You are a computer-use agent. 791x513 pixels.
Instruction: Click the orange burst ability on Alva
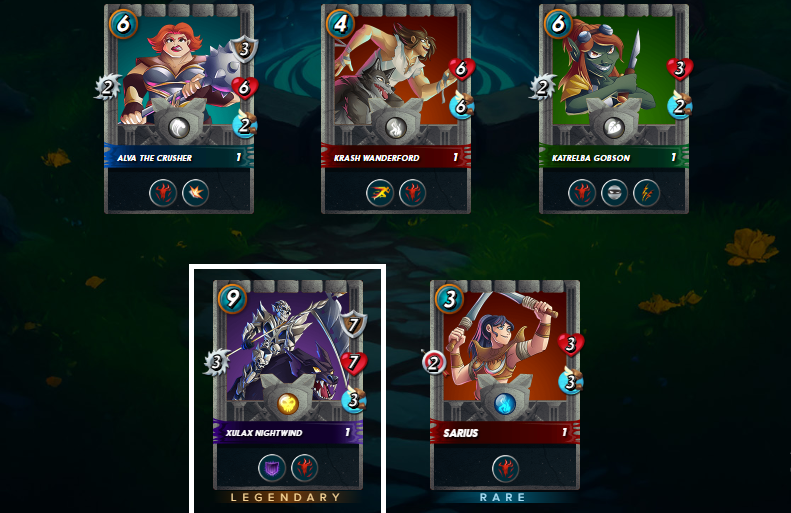pyautogui.click(x=195, y=192)
